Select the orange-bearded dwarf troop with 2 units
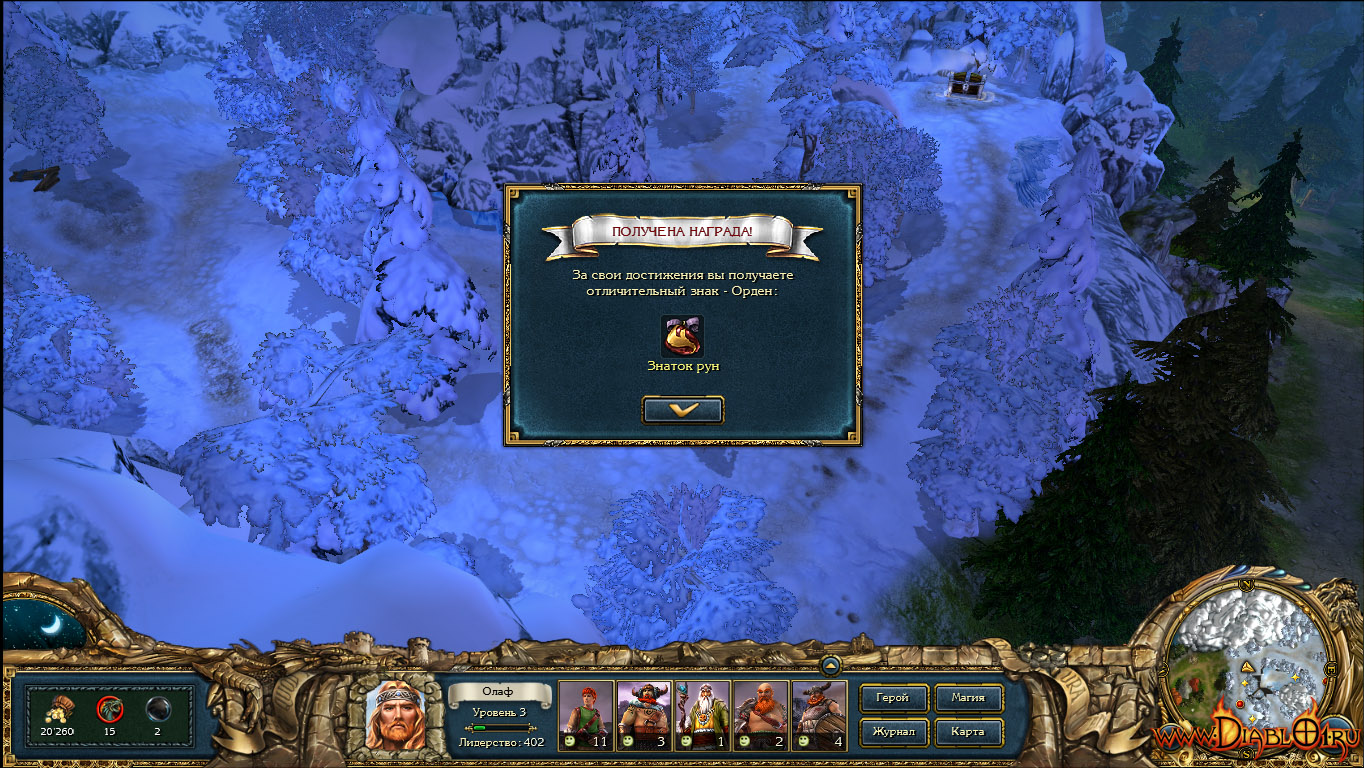 click(760, 715)
